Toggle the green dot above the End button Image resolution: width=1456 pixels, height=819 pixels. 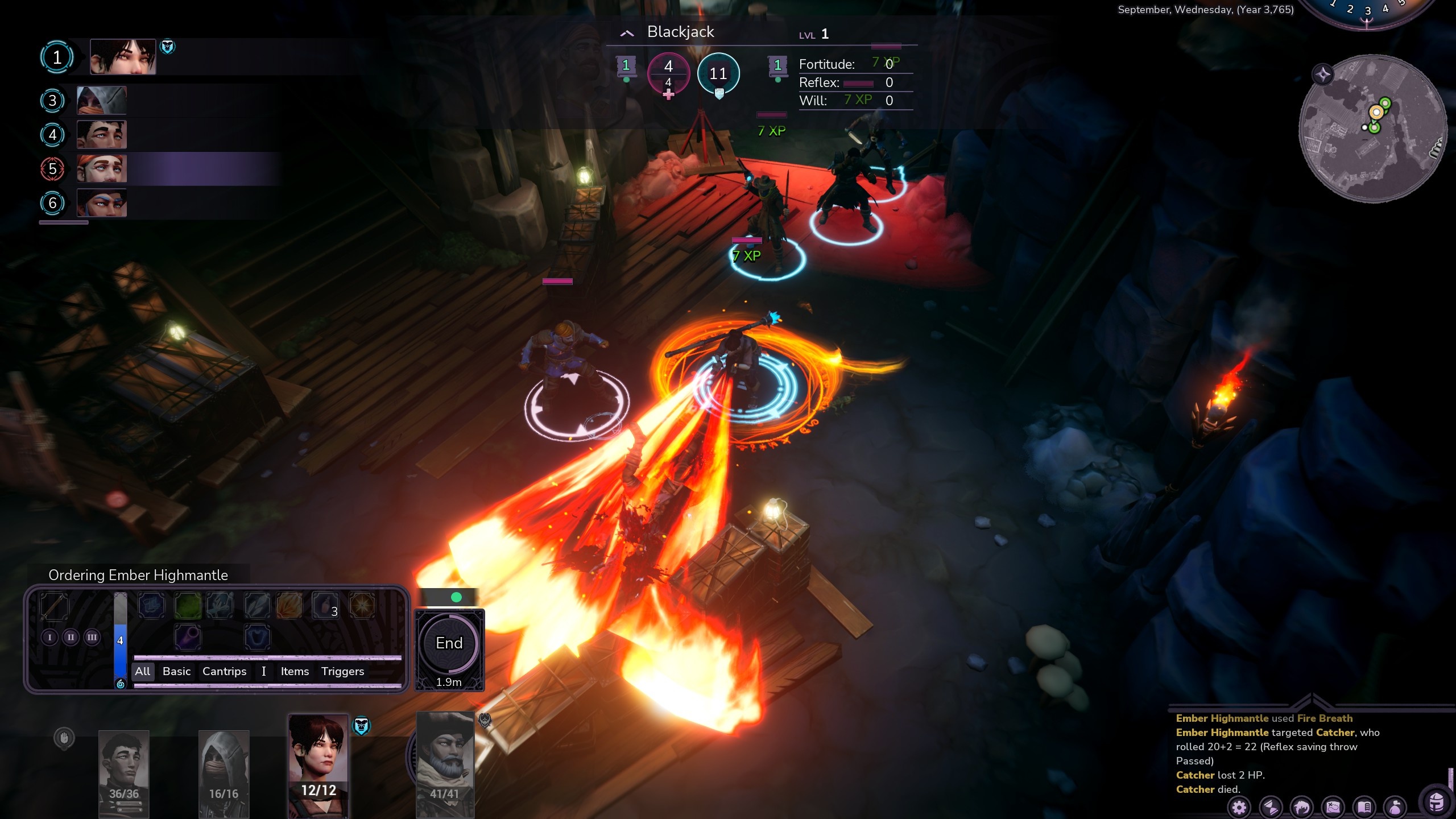point(455,598)
